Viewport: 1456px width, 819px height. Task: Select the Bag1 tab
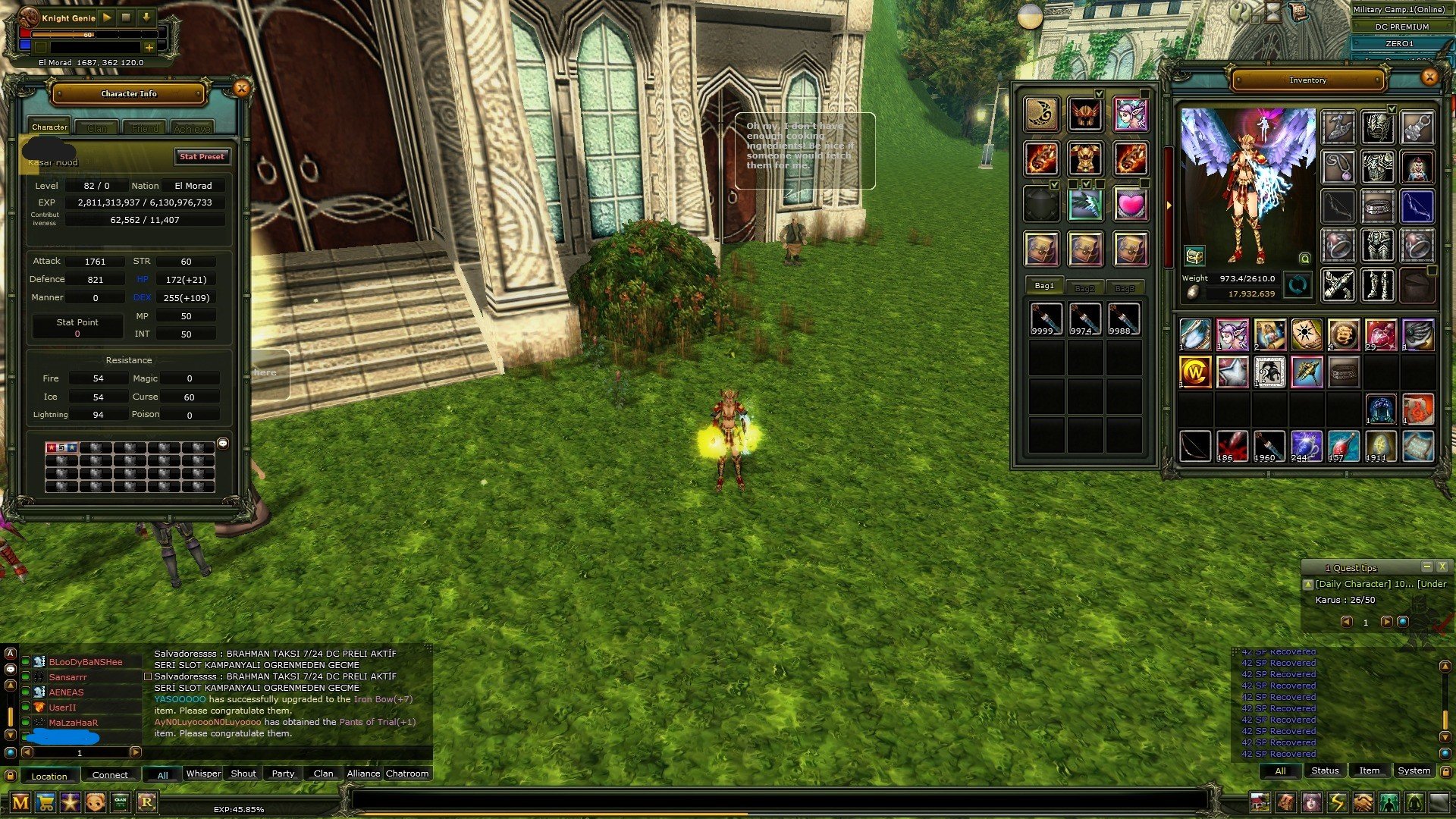coord(1044,286)
